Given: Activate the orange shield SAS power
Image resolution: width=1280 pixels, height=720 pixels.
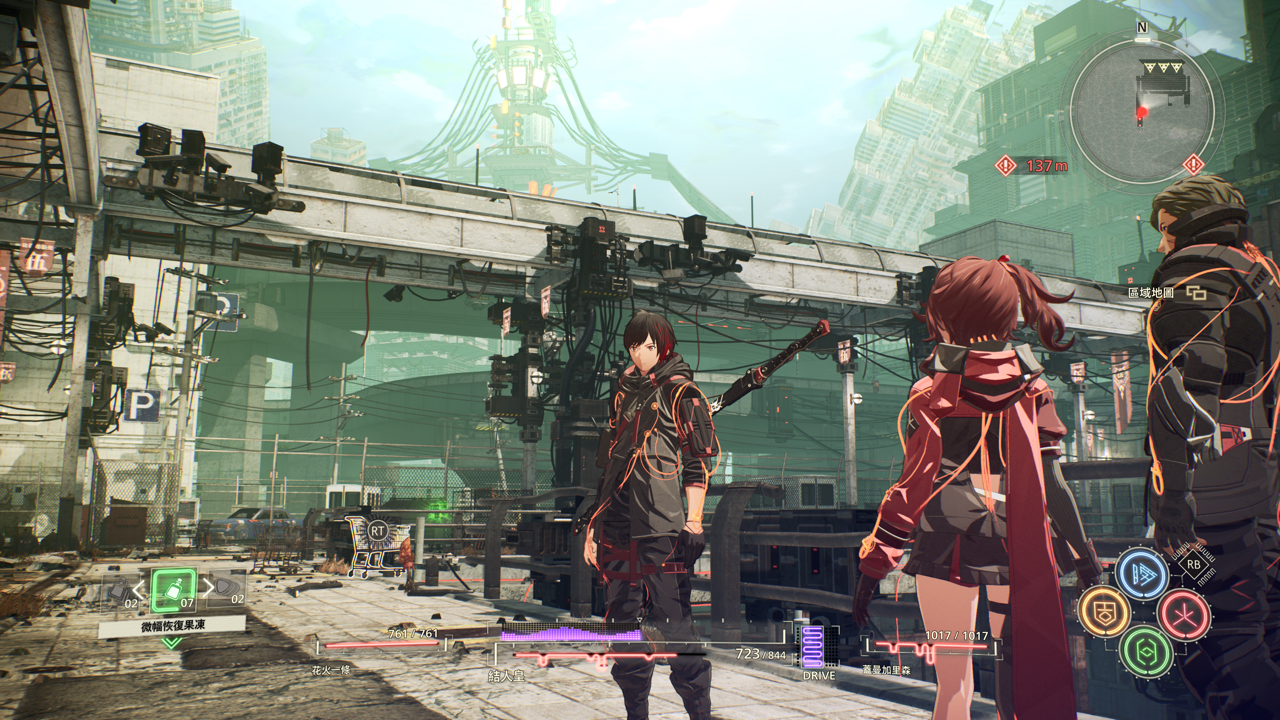Looking at the screenshot, I should [1104, 611].
